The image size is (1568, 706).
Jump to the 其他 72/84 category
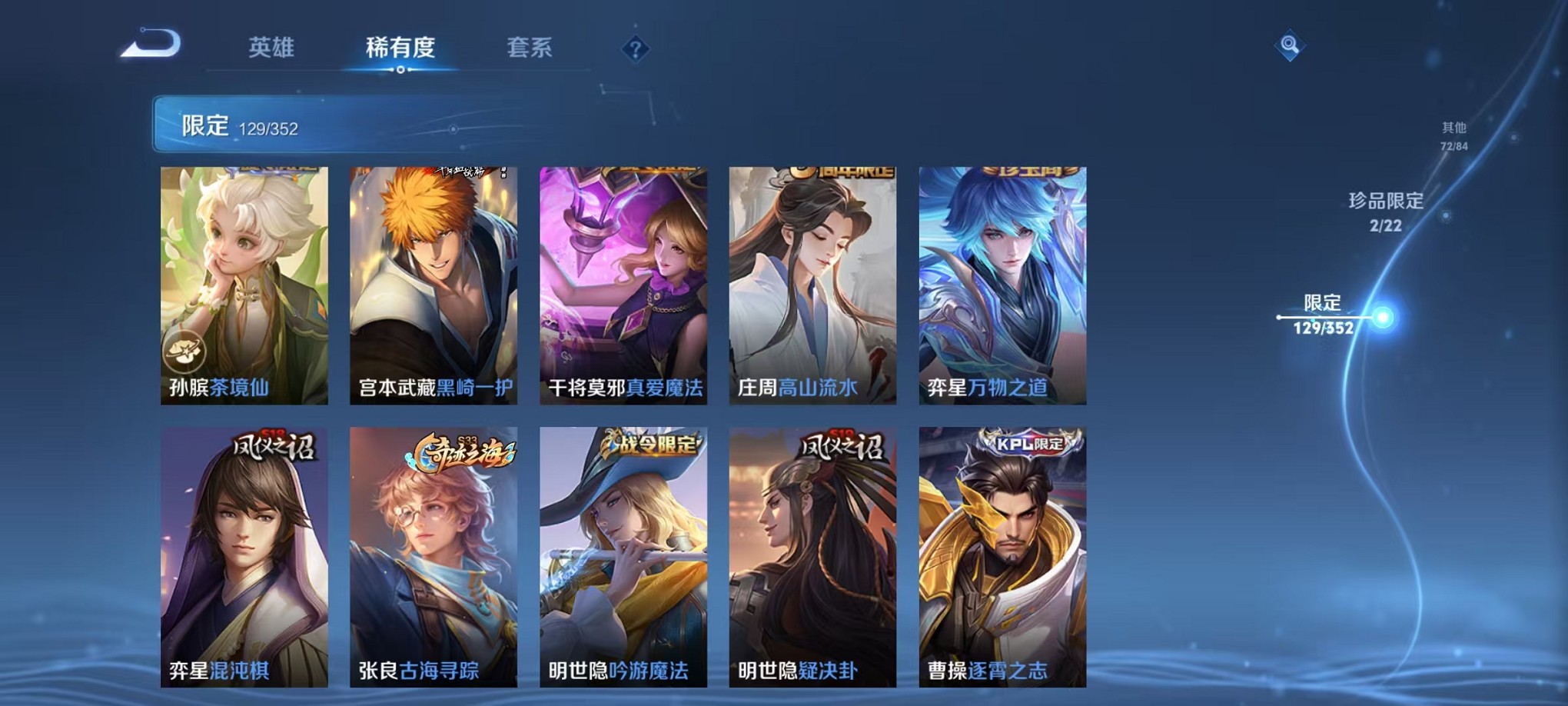(1454, 135)
